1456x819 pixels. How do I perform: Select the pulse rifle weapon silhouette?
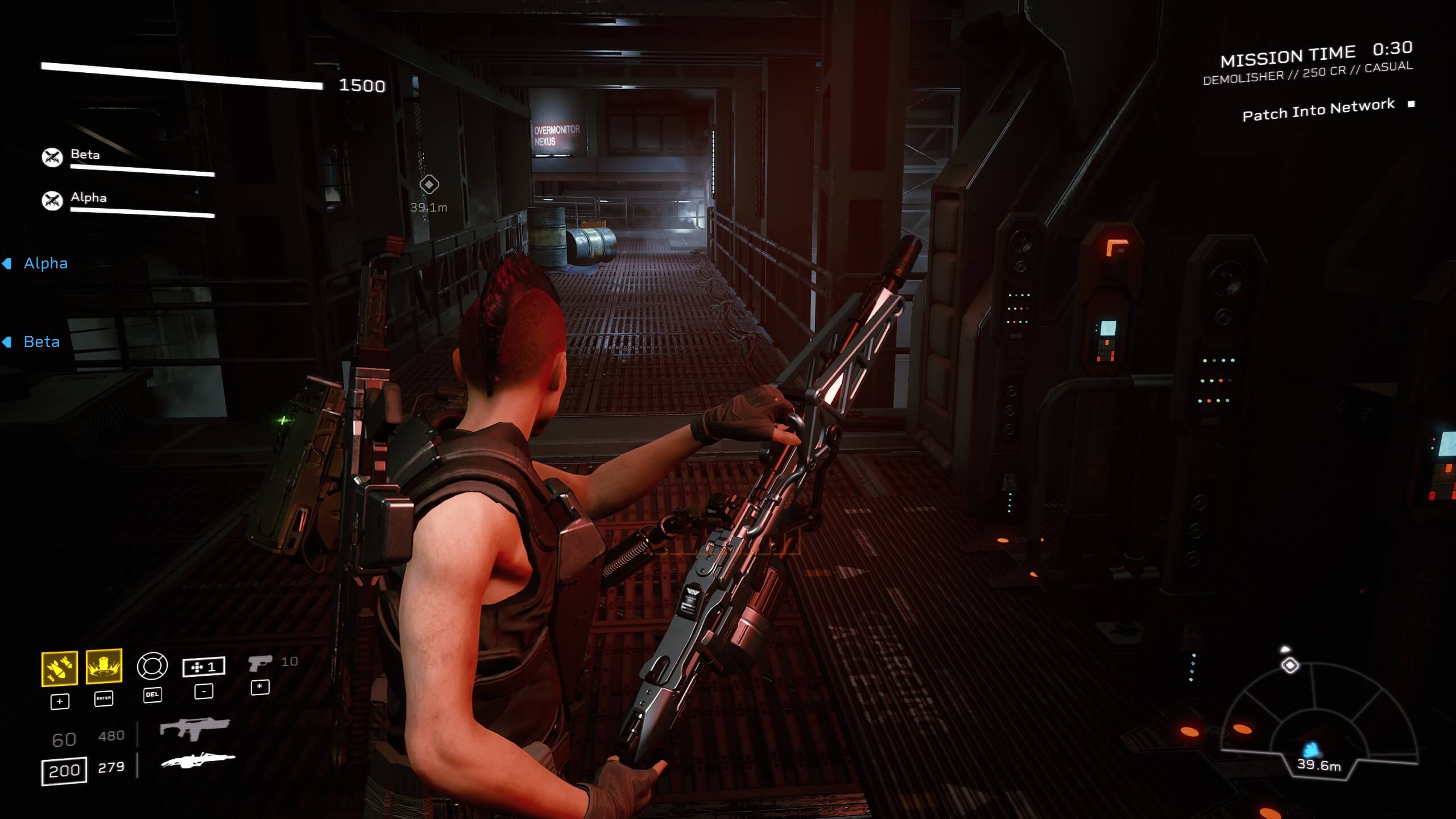(x=195, y=728)
